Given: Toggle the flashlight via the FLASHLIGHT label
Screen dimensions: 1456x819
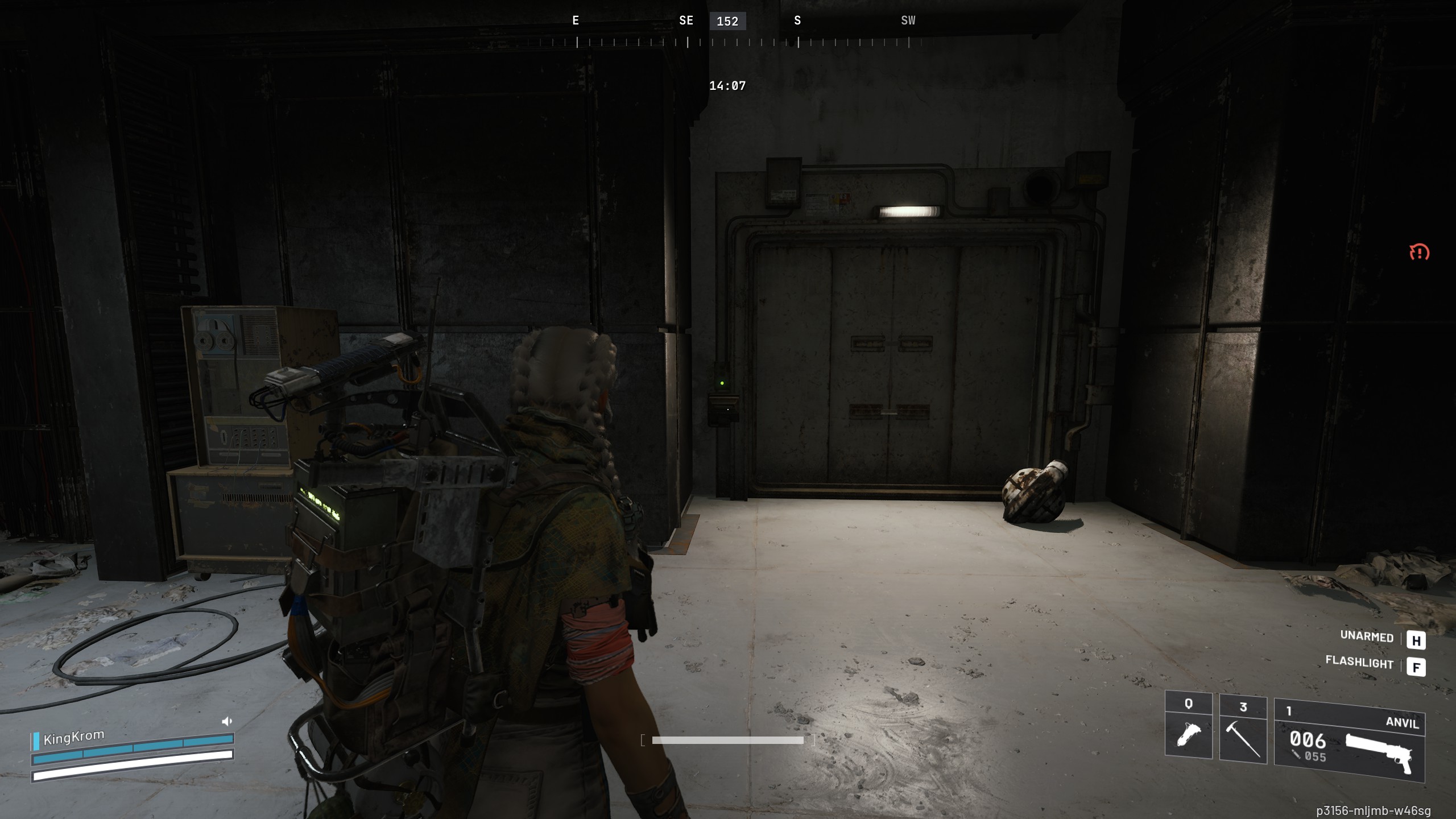Looking at the screenshot, I should (1360, 664).
